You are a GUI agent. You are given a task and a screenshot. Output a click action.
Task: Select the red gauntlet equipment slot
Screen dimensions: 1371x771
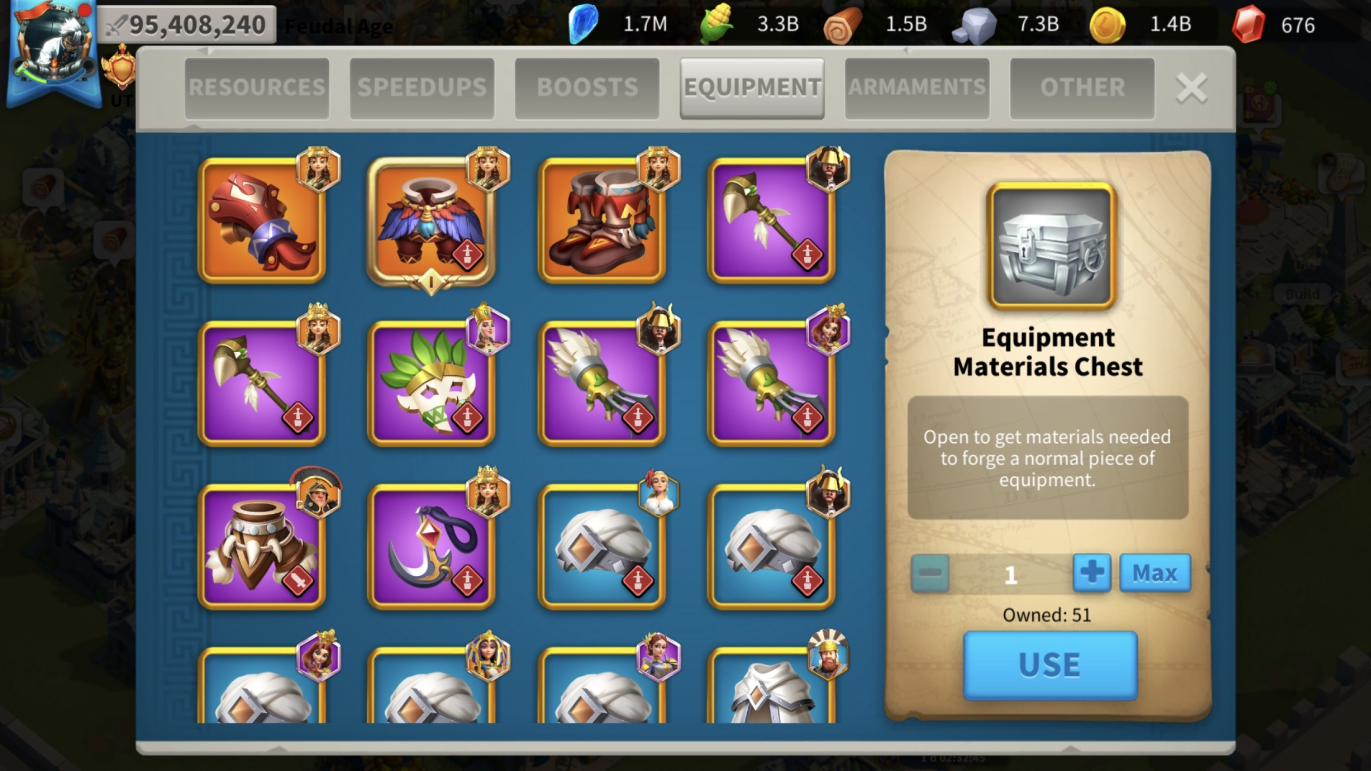pos(262,221)
